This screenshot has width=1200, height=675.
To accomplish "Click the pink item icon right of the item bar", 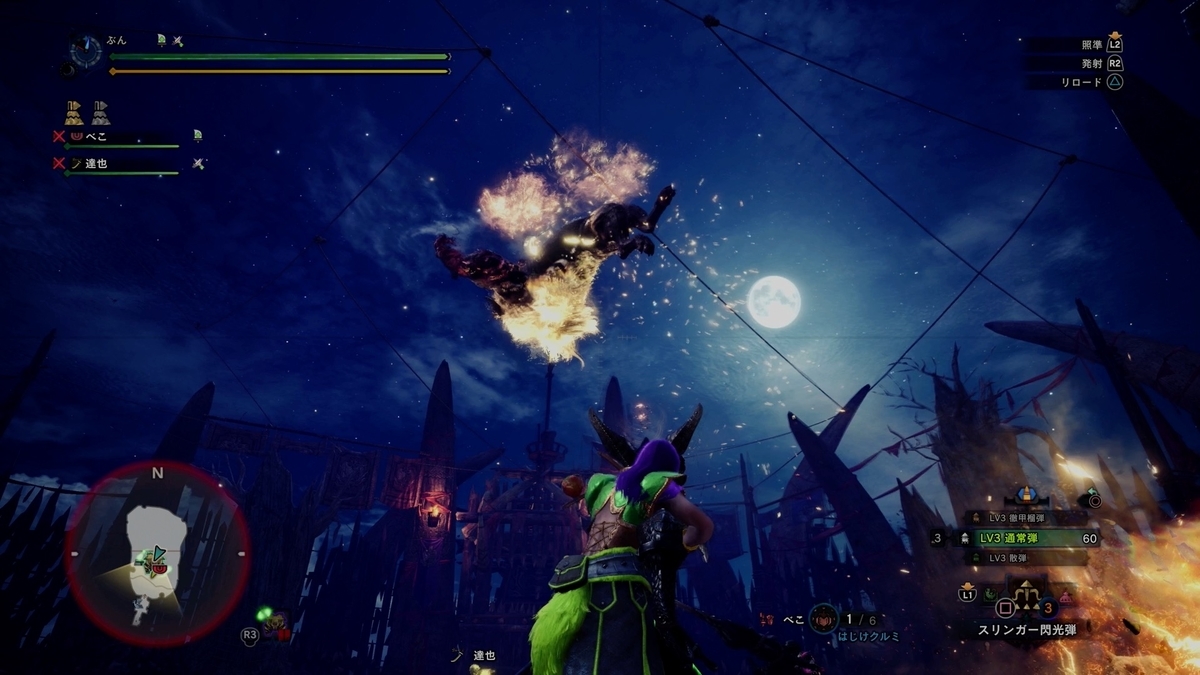I will click(1065, 596).
